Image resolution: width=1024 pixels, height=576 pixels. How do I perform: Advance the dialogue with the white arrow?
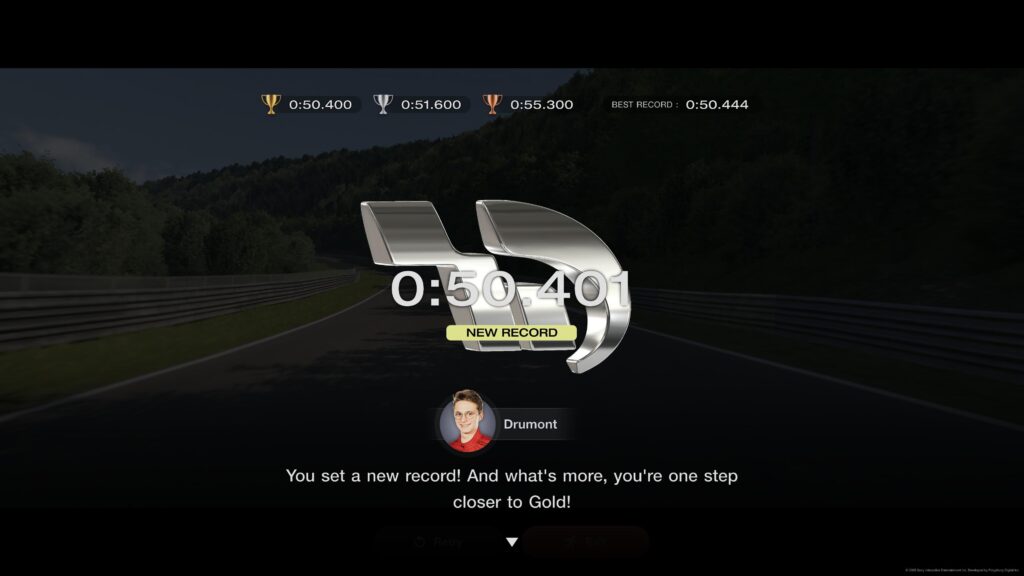point(512,542)
